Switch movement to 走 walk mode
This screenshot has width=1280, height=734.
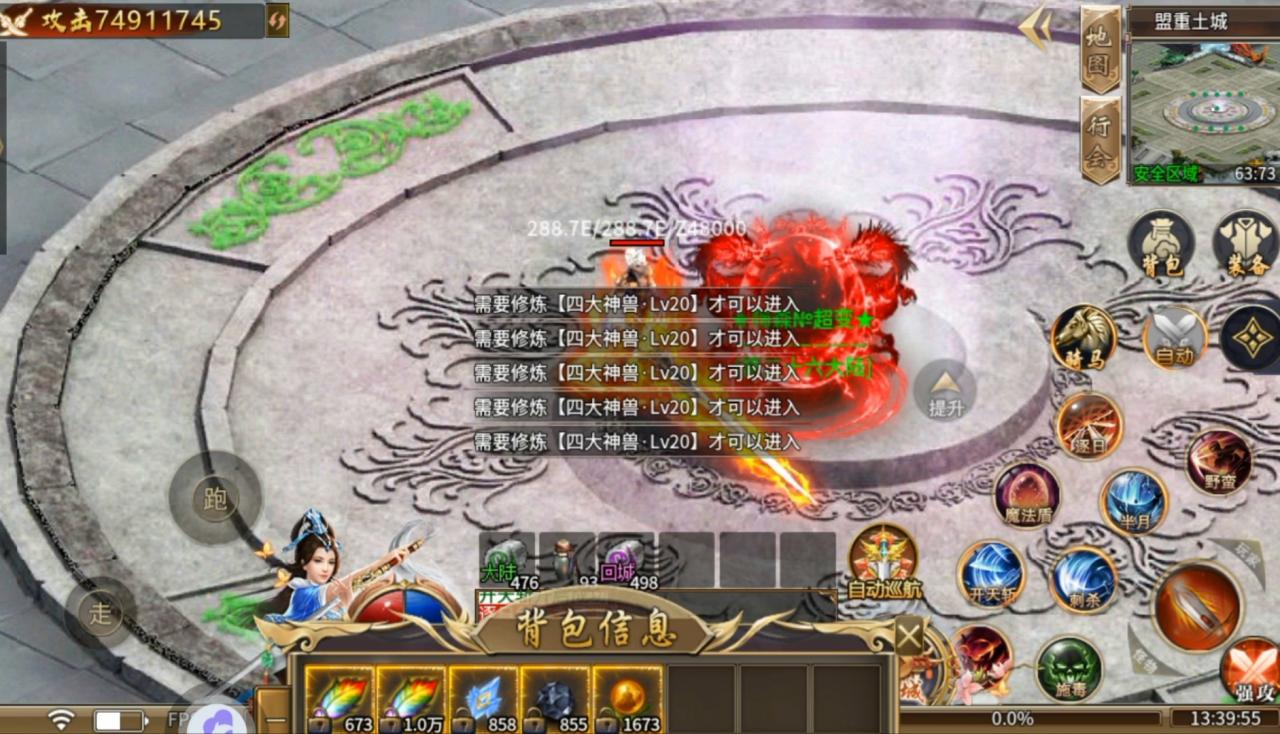(100, 612)
